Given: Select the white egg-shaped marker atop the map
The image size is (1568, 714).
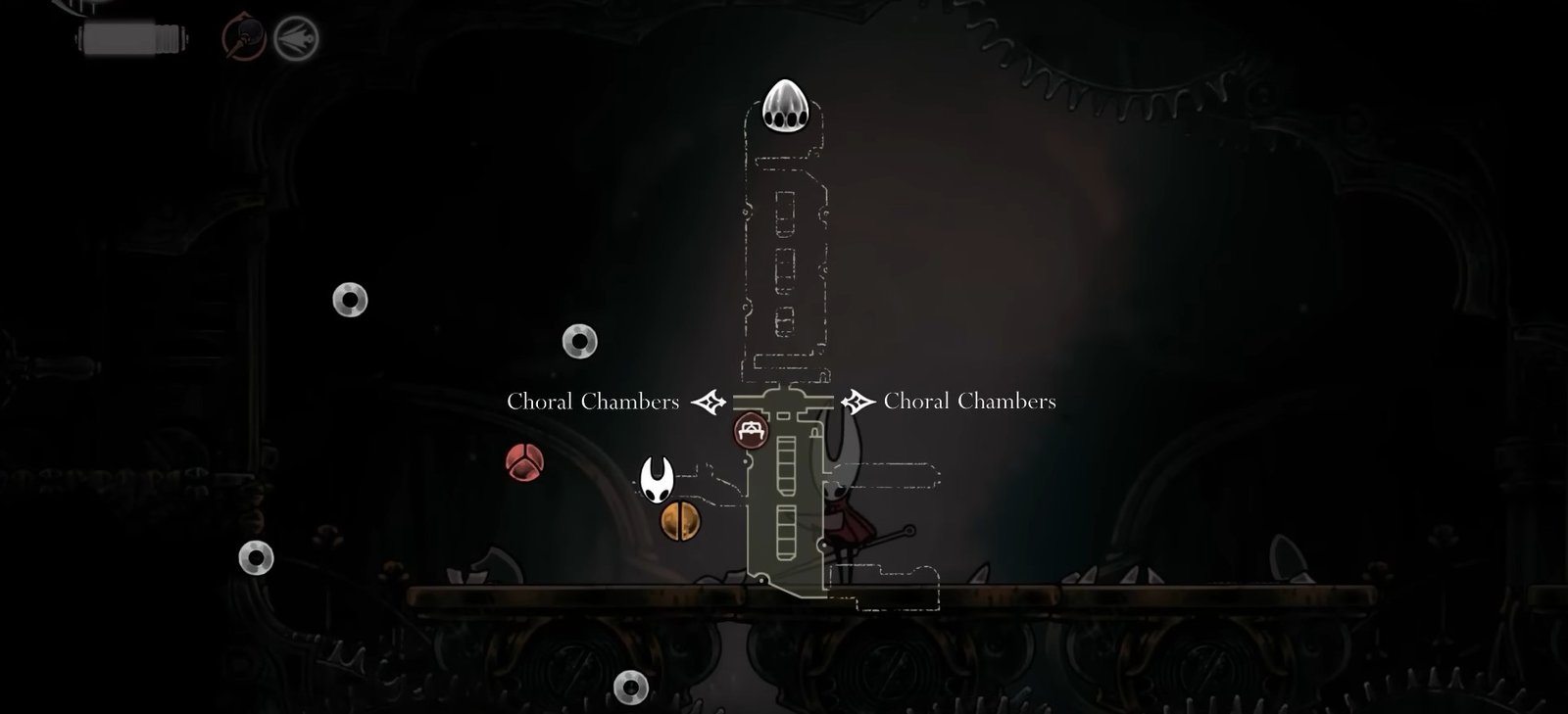Looking at the screenshot, I should (784, 105).
